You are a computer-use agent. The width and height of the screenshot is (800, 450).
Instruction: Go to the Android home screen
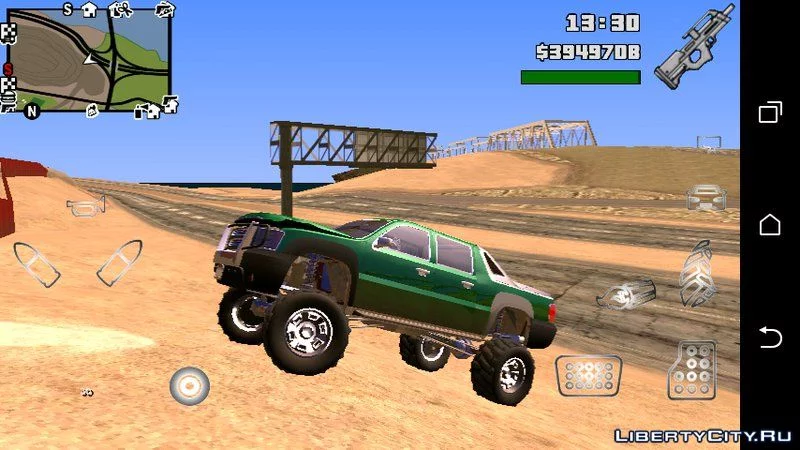pos(770,225)
